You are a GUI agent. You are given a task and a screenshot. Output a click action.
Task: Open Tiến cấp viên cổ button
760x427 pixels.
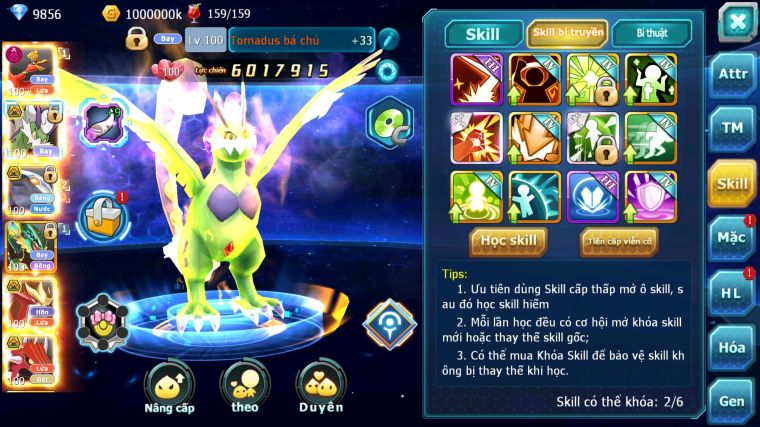[619, 240]
